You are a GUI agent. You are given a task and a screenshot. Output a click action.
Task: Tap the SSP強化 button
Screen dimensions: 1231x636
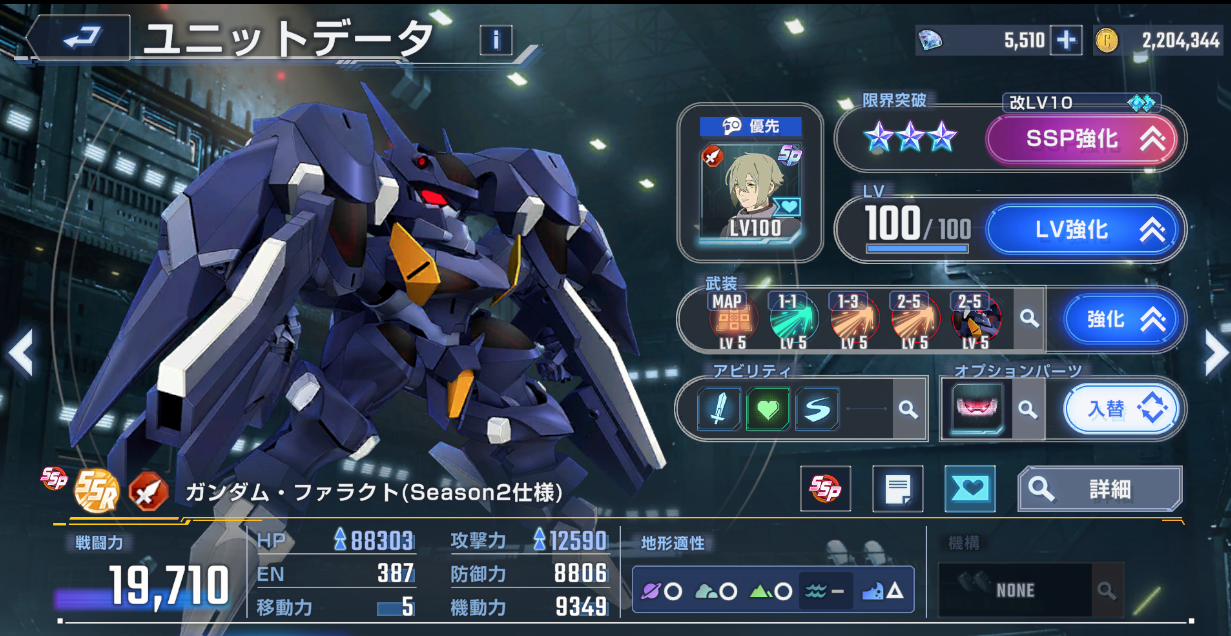1083,139
